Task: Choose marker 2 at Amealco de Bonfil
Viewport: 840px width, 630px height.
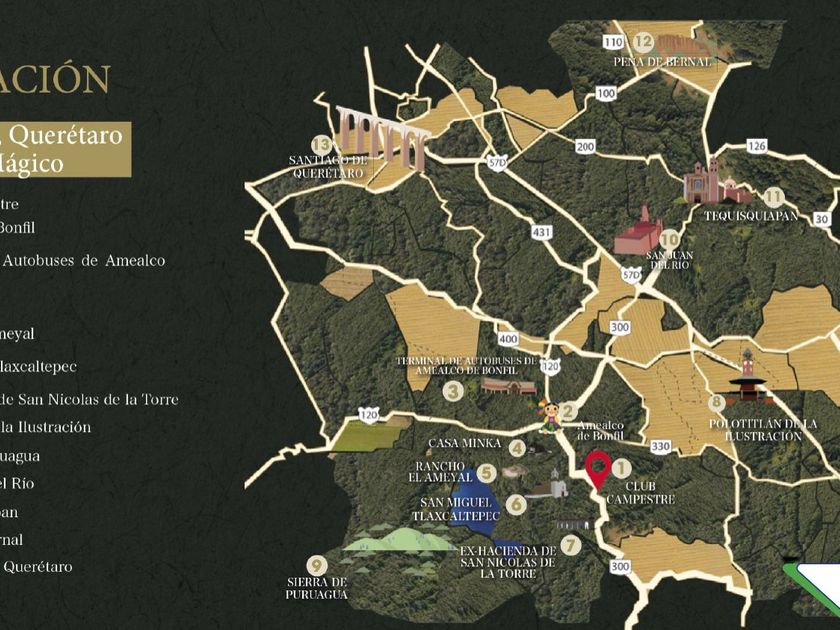Action: tap(568, 411)
